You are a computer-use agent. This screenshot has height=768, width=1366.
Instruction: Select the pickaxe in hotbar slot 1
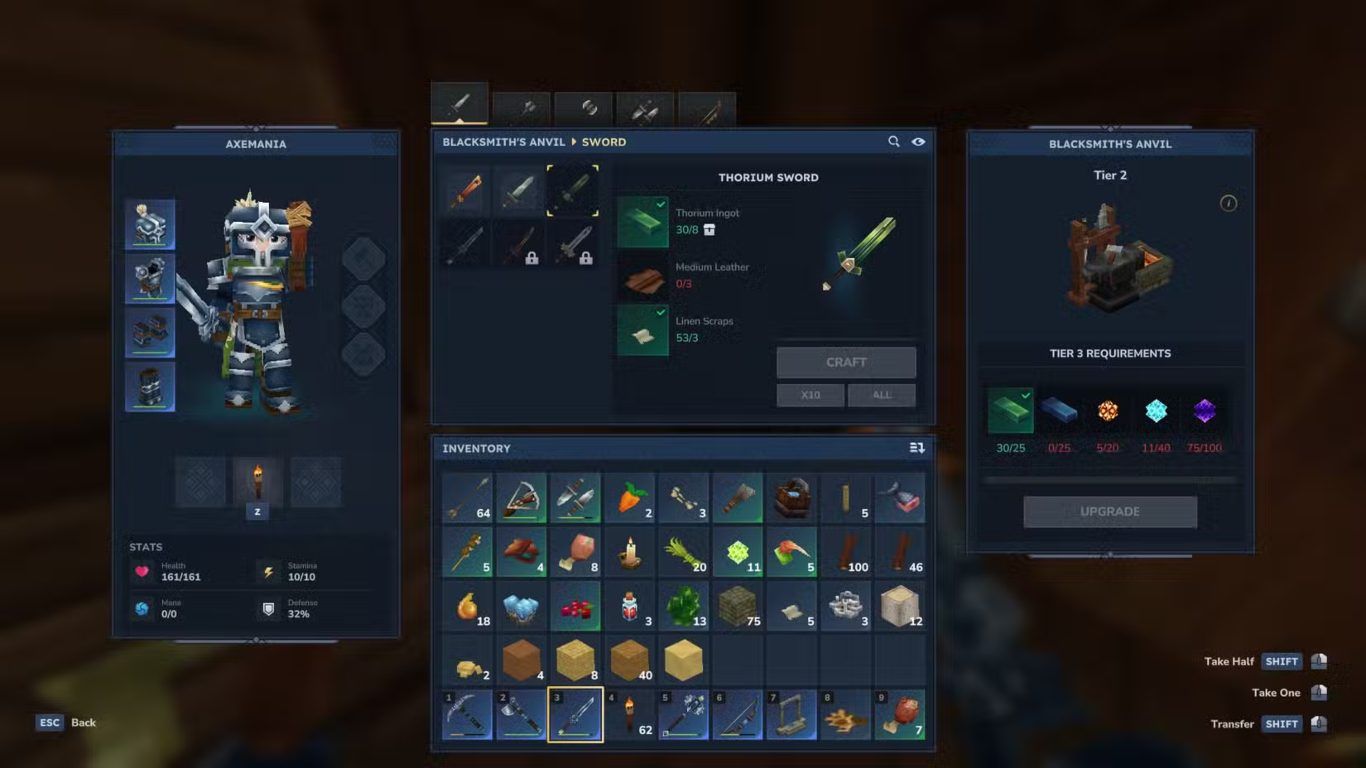pos(467,714)
